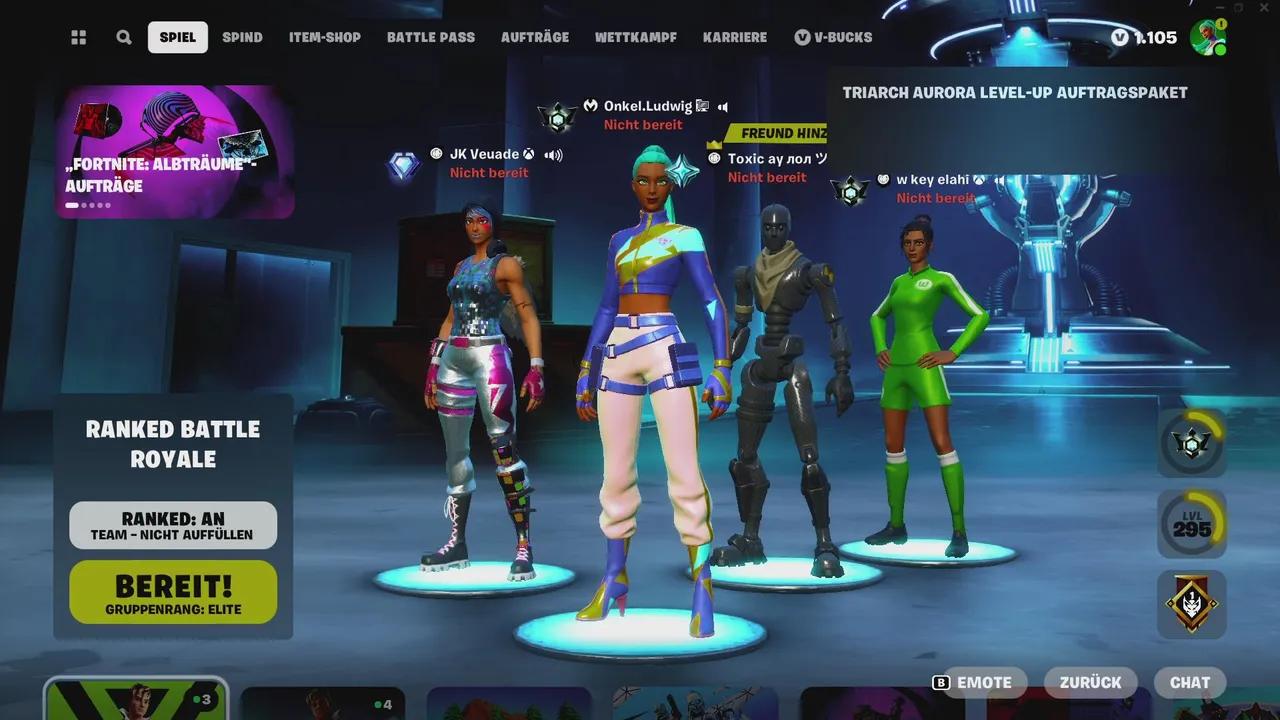
Task: Mute Onkel.Ludwig's voice chat indicator
Action: (x=722, y=104)
